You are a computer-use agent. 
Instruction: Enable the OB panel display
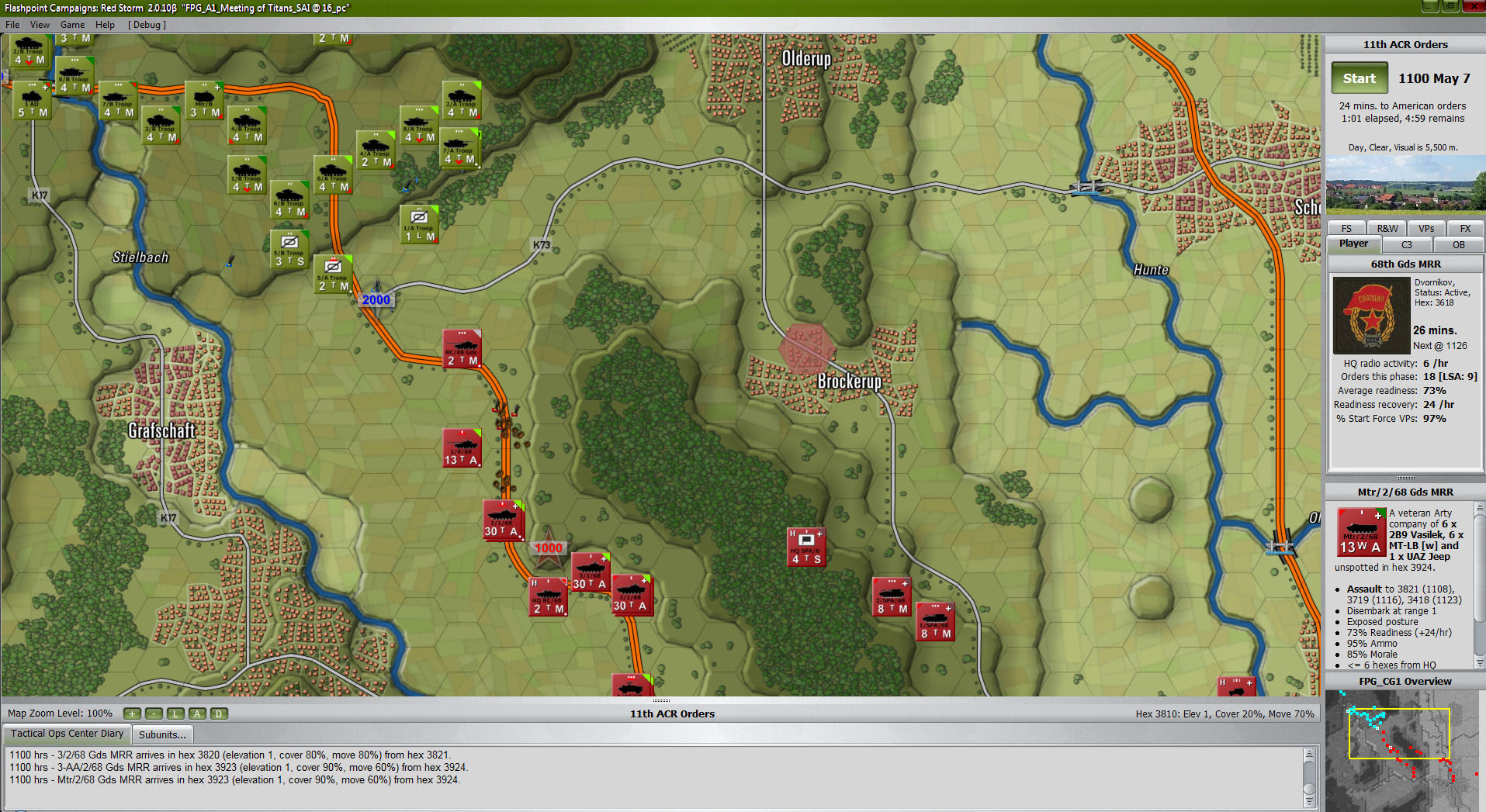point(1458,244)
